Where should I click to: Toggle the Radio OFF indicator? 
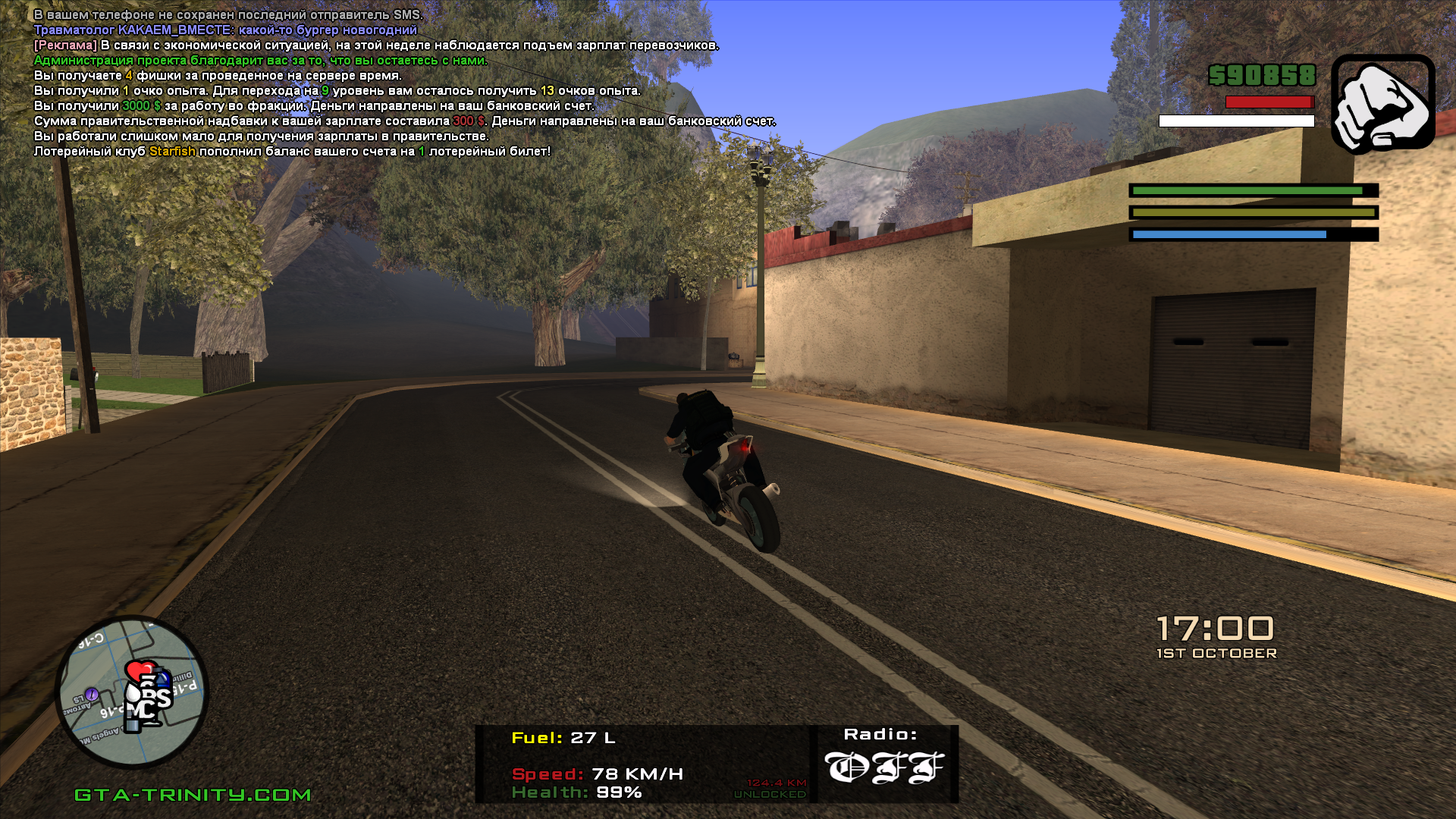(884, 767)
